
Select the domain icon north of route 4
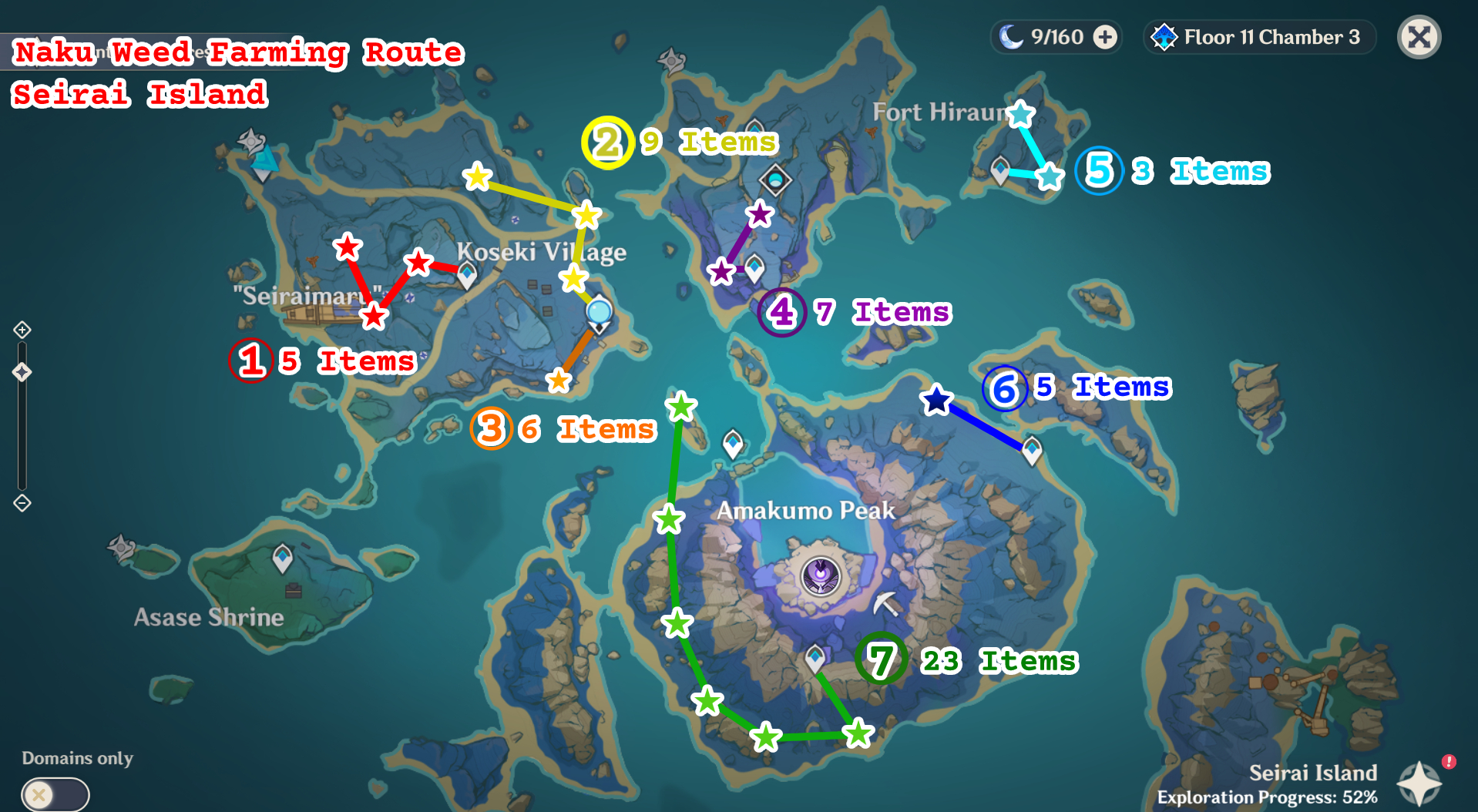click(x=774, y=179)
